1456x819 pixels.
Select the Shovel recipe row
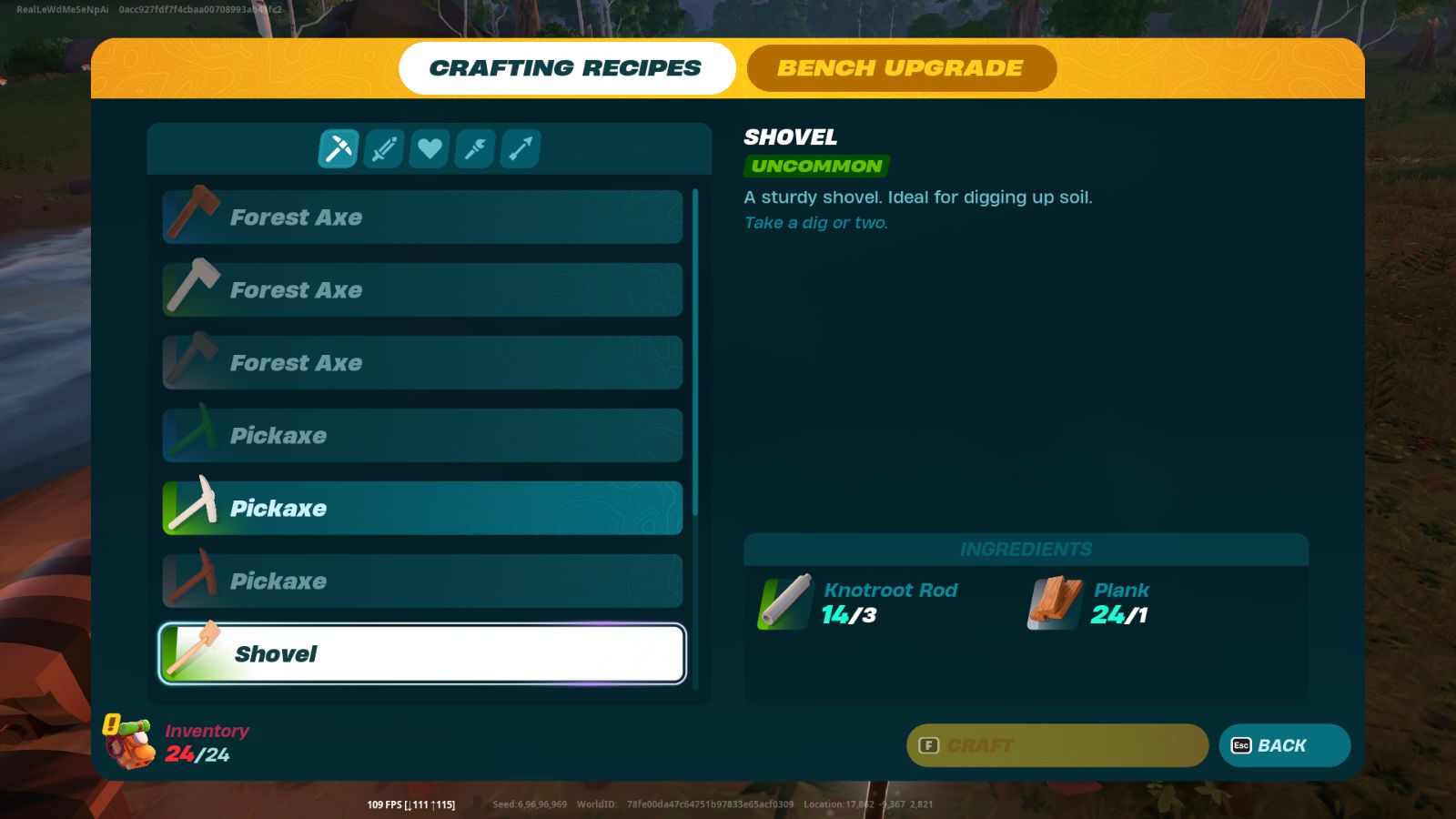point(422,653)
